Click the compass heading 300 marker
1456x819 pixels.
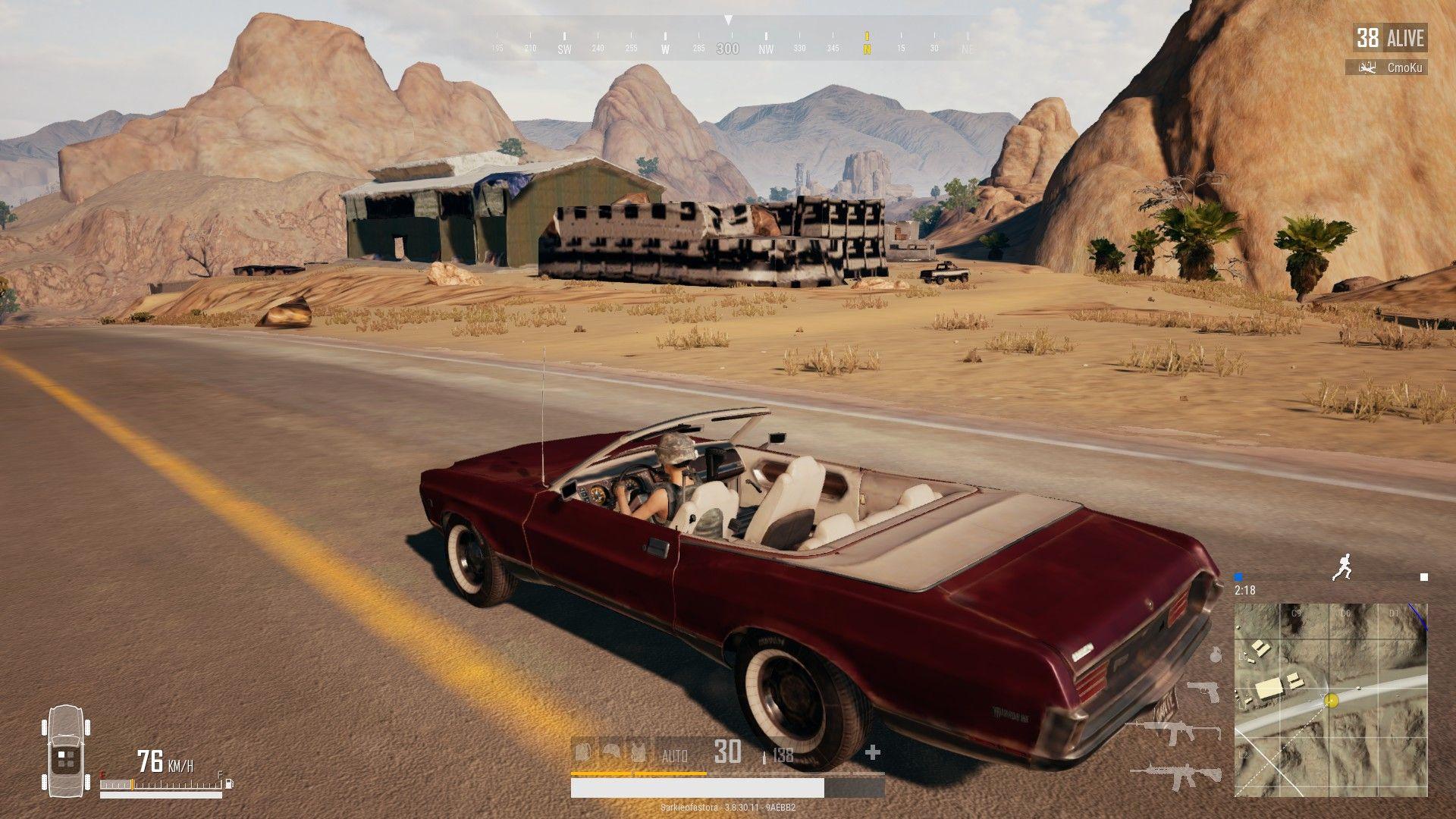click(728, 49)
